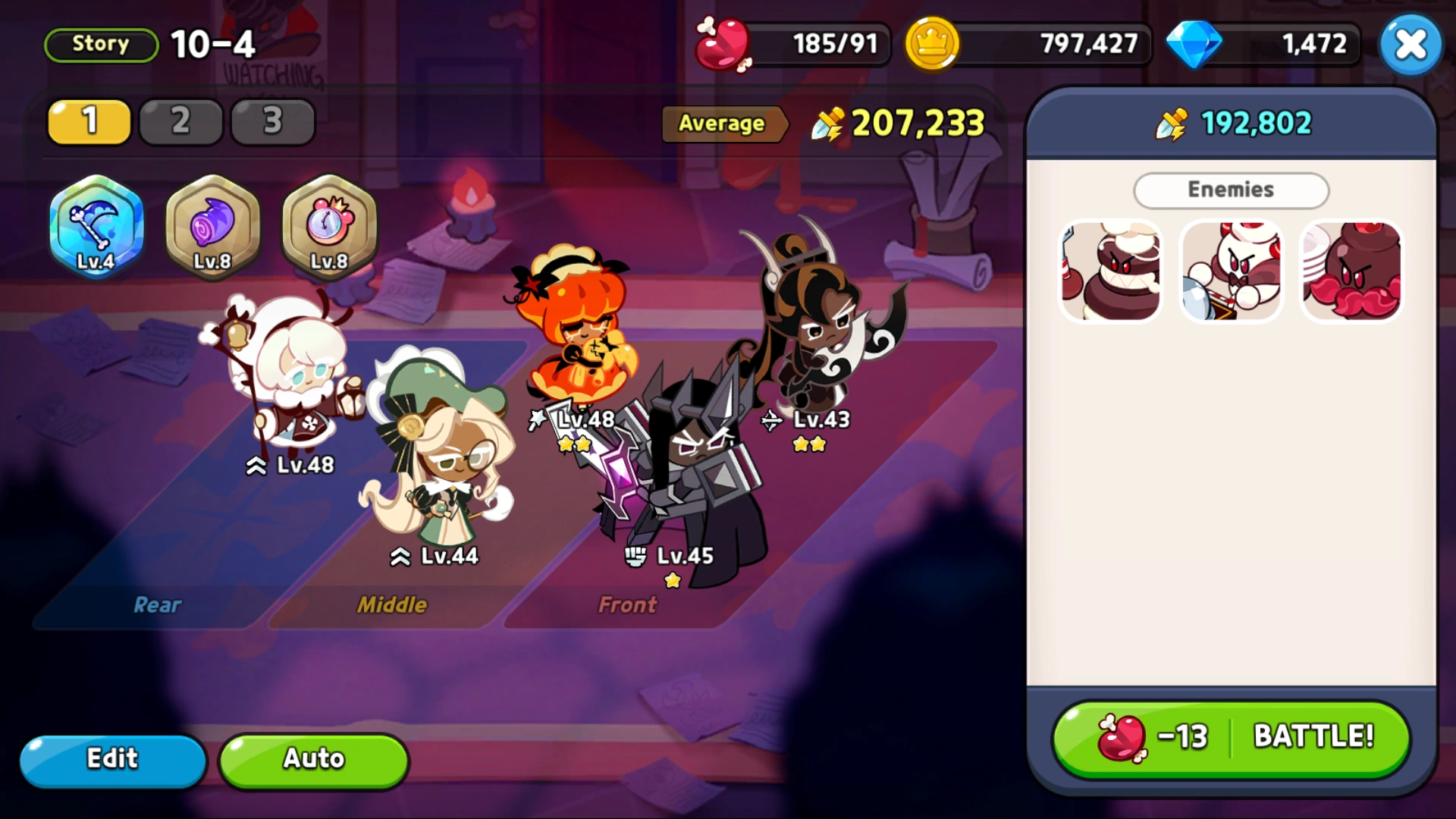Open the gold coin balance
1456x819 pixels.
(x=1024, y=43)
